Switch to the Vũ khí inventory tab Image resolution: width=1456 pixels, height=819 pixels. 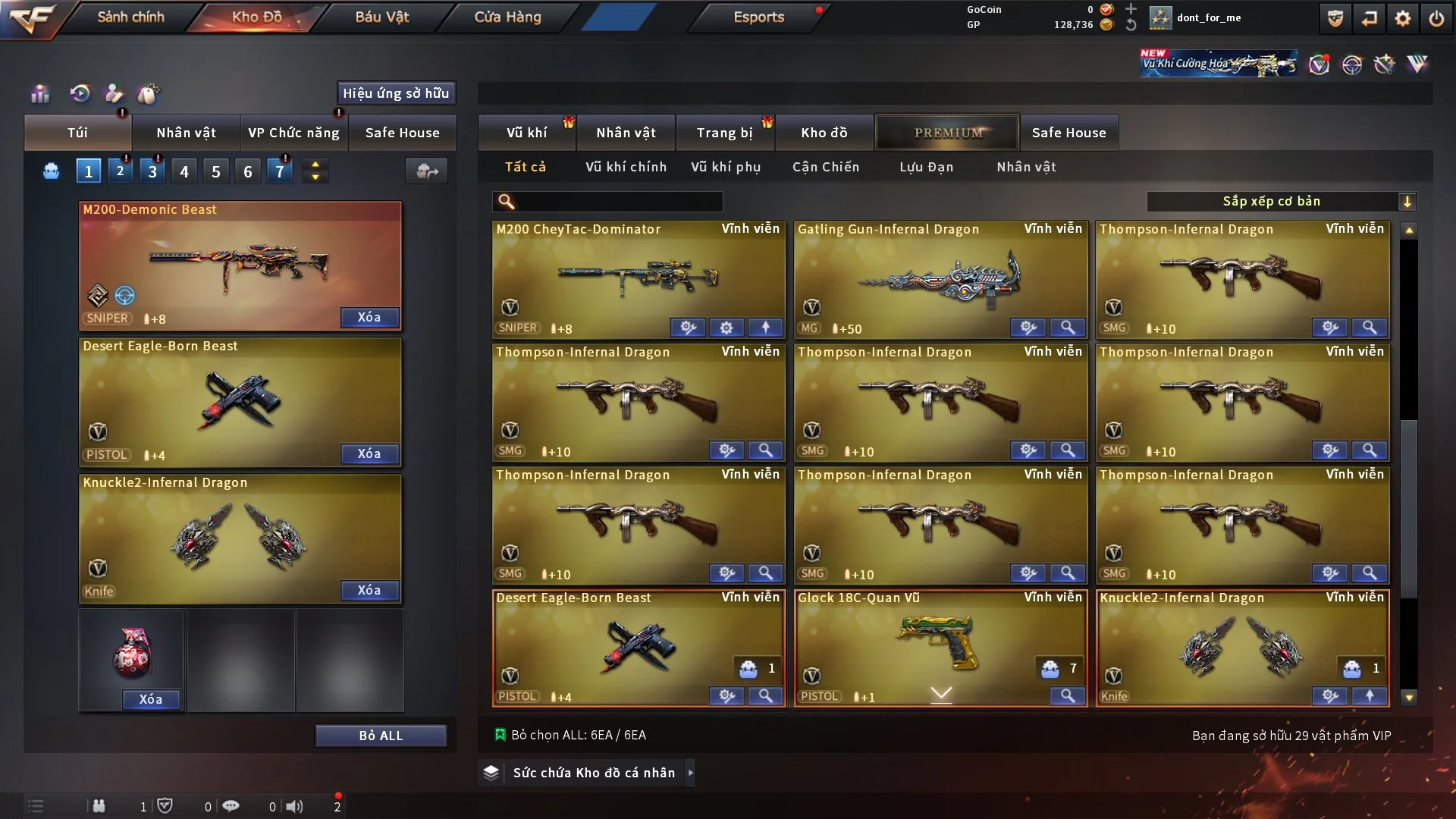click(526, 133)
